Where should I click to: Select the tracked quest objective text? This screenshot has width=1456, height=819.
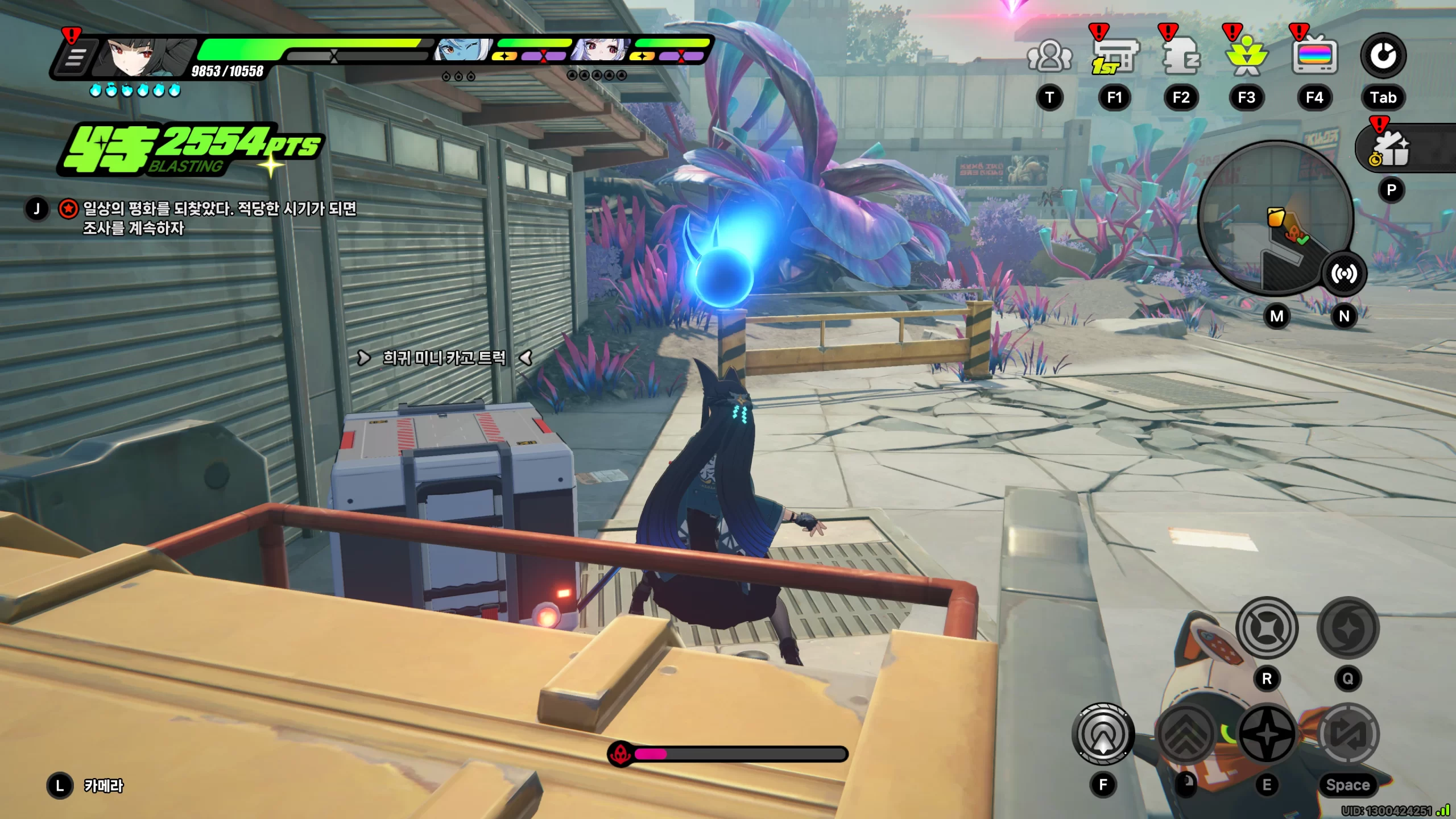point(219,218)
